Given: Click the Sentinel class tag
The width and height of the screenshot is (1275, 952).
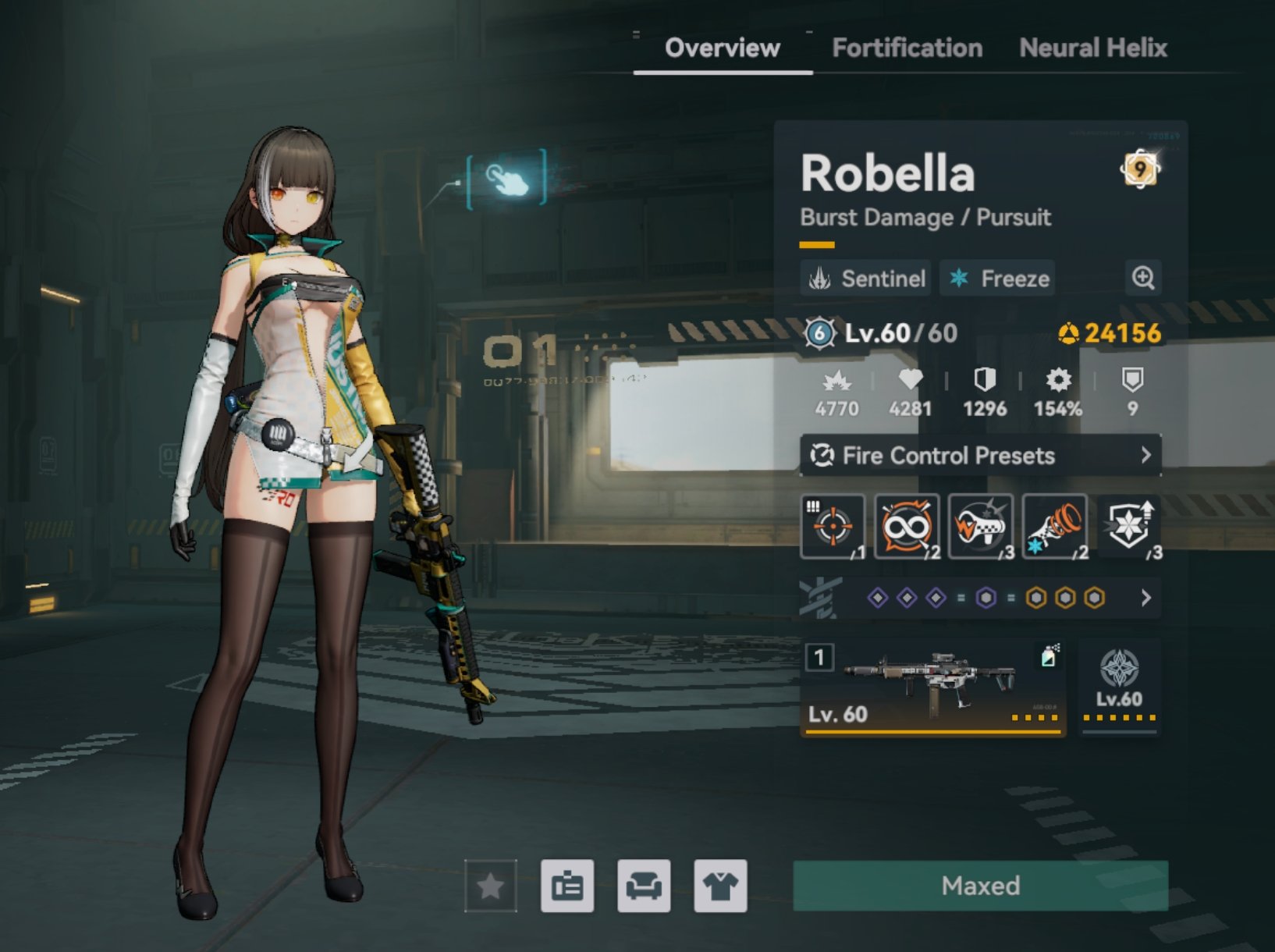Looking at the screenshot, I should click(x=866, y=279).
